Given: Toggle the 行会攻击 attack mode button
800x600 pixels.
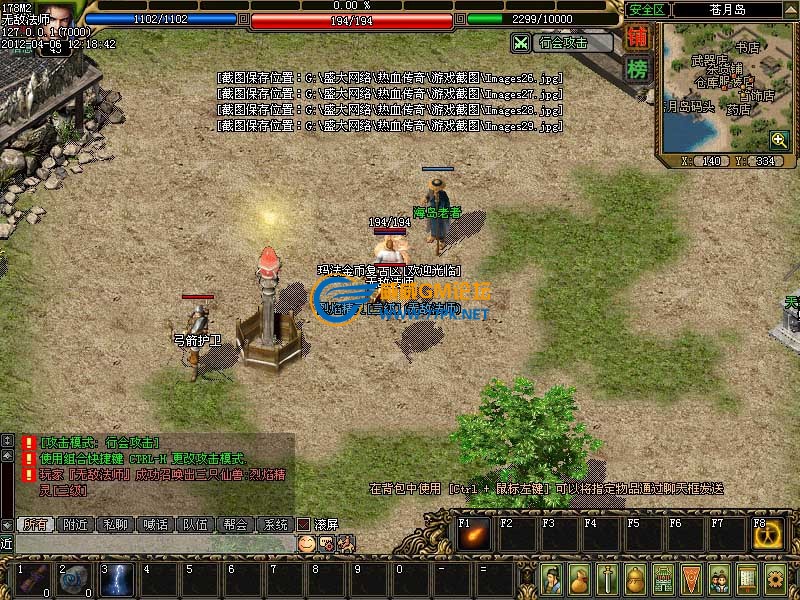Looking at the screenshot, I should click(x=562, y=43).
